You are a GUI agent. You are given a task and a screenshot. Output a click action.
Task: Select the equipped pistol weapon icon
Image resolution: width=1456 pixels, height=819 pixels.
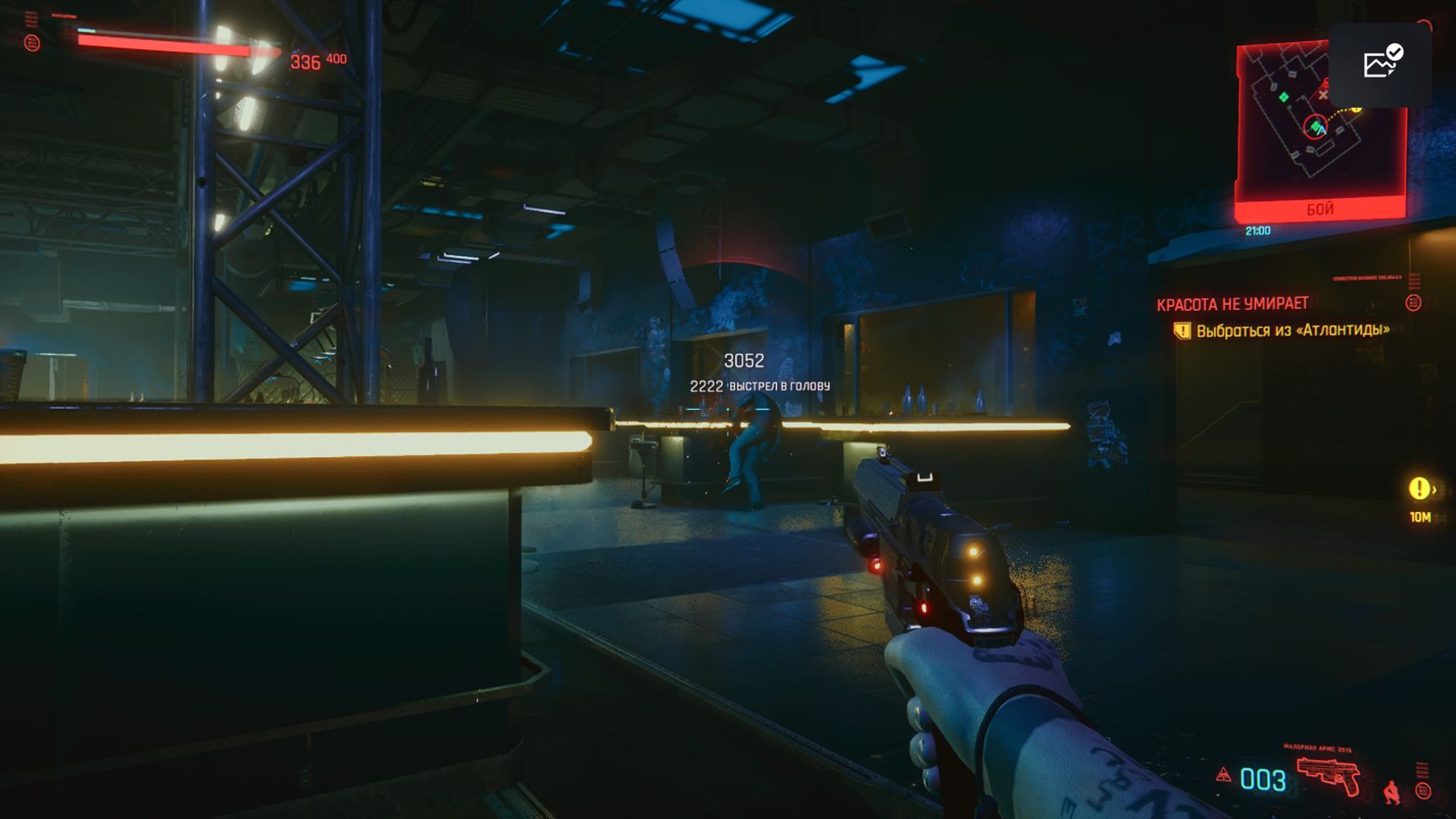(x=1328, y=775)
